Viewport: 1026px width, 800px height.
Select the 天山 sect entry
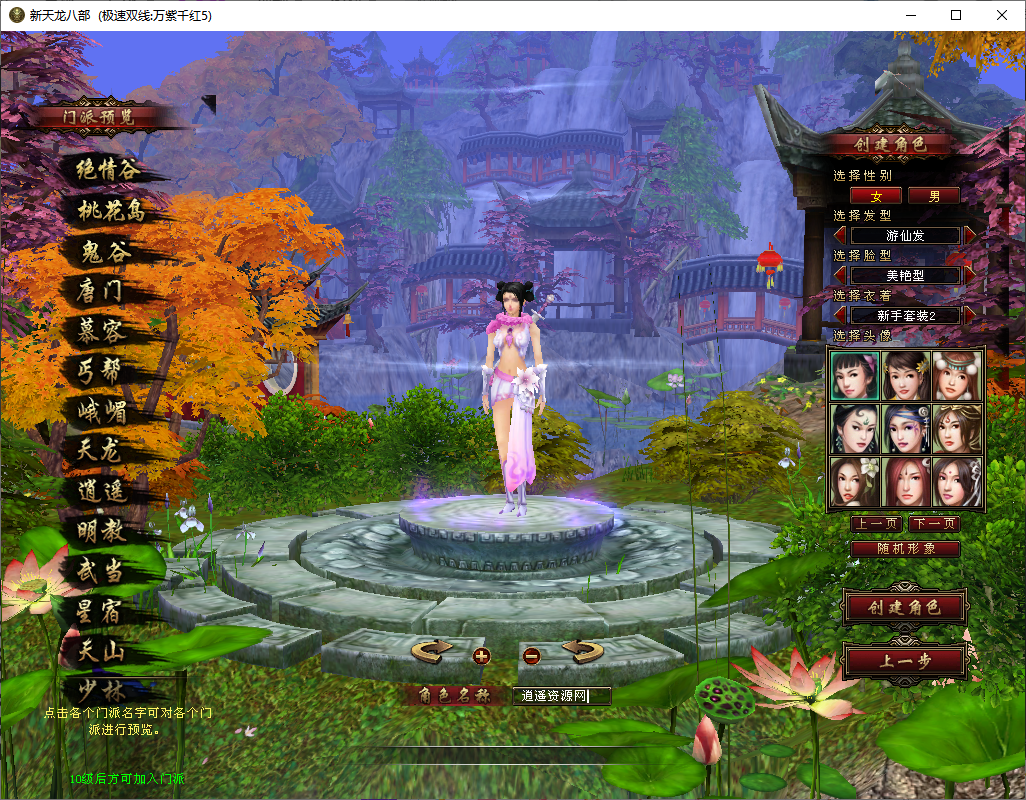pyautogui.click(x=100, y=651)
